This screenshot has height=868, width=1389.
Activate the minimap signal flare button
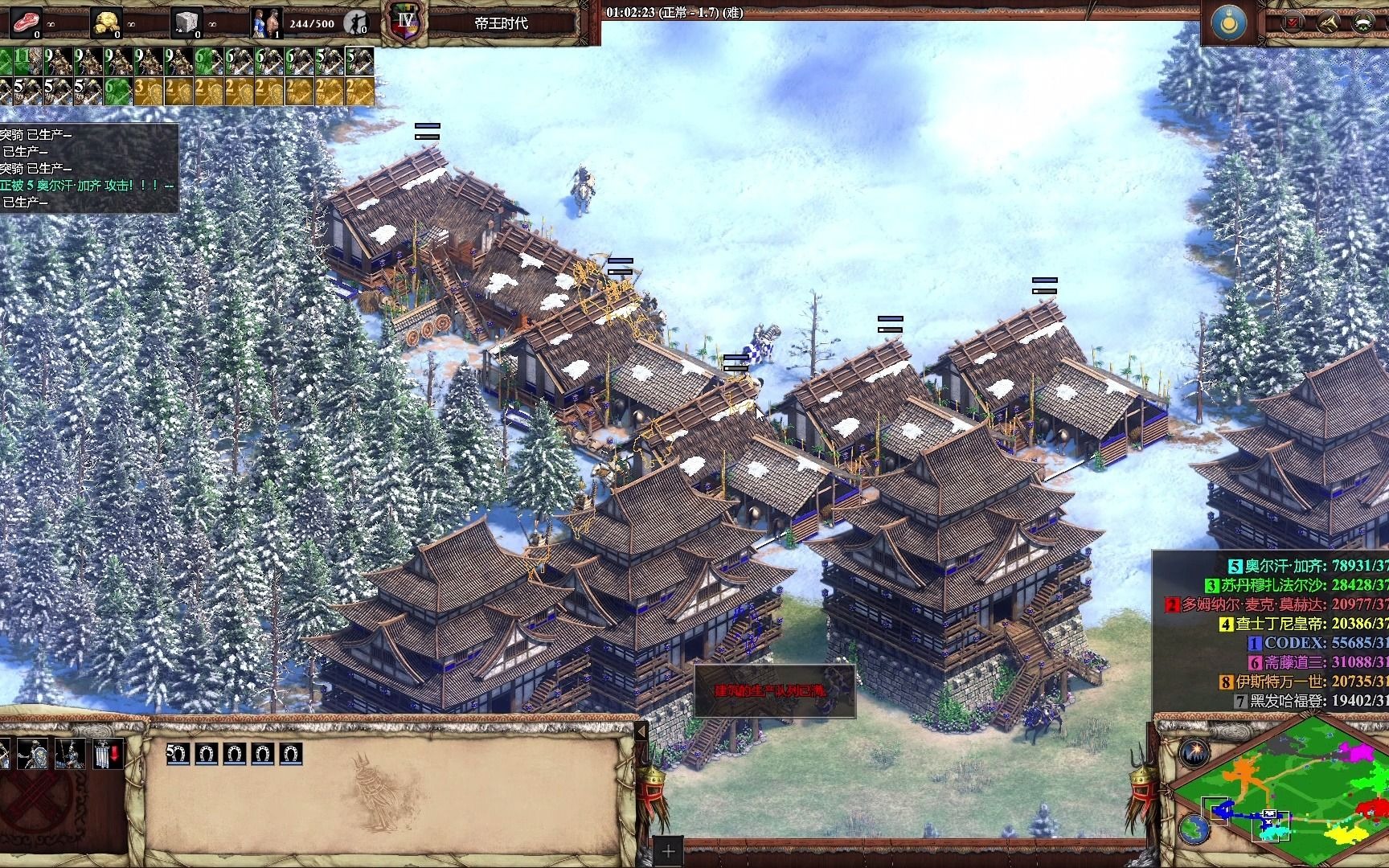click(1193, 753)
